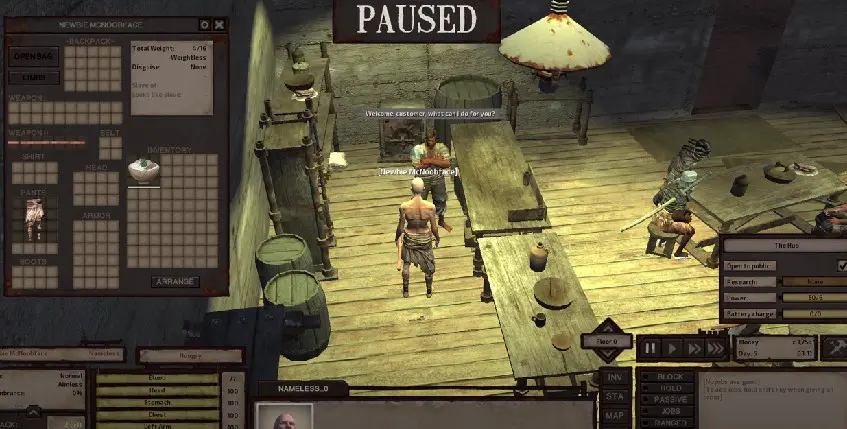This screenshot has height=429, width=847.
Task: Open the build mode hammer icon
Action: point(833,349)
